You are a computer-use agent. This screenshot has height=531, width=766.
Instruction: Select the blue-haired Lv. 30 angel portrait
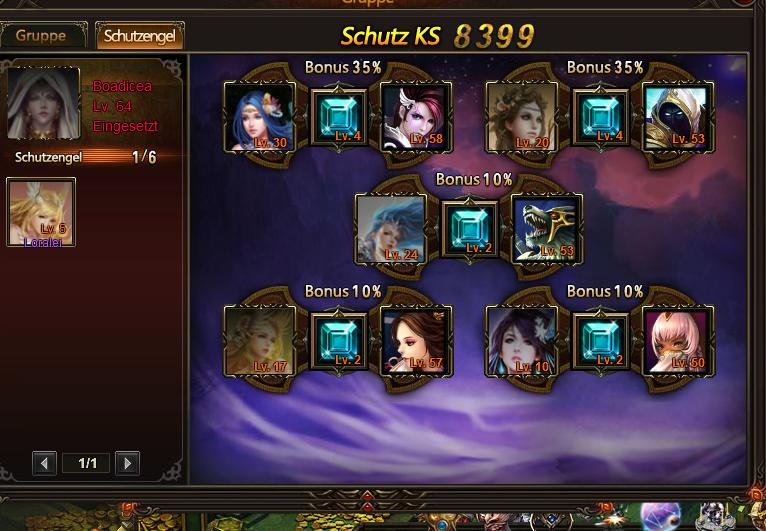pyautogui.click(x=259, y=117)
